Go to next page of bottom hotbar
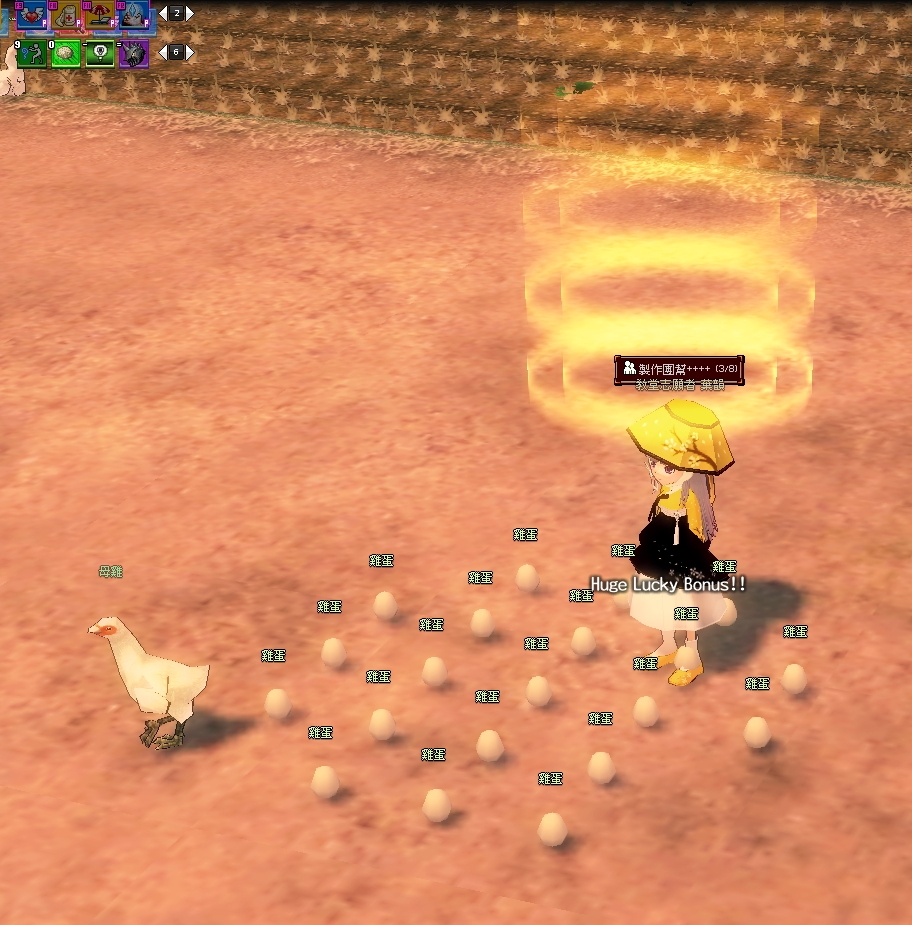Screen dimensions: 912x925 pyautogui.click(x=190, y=52)
